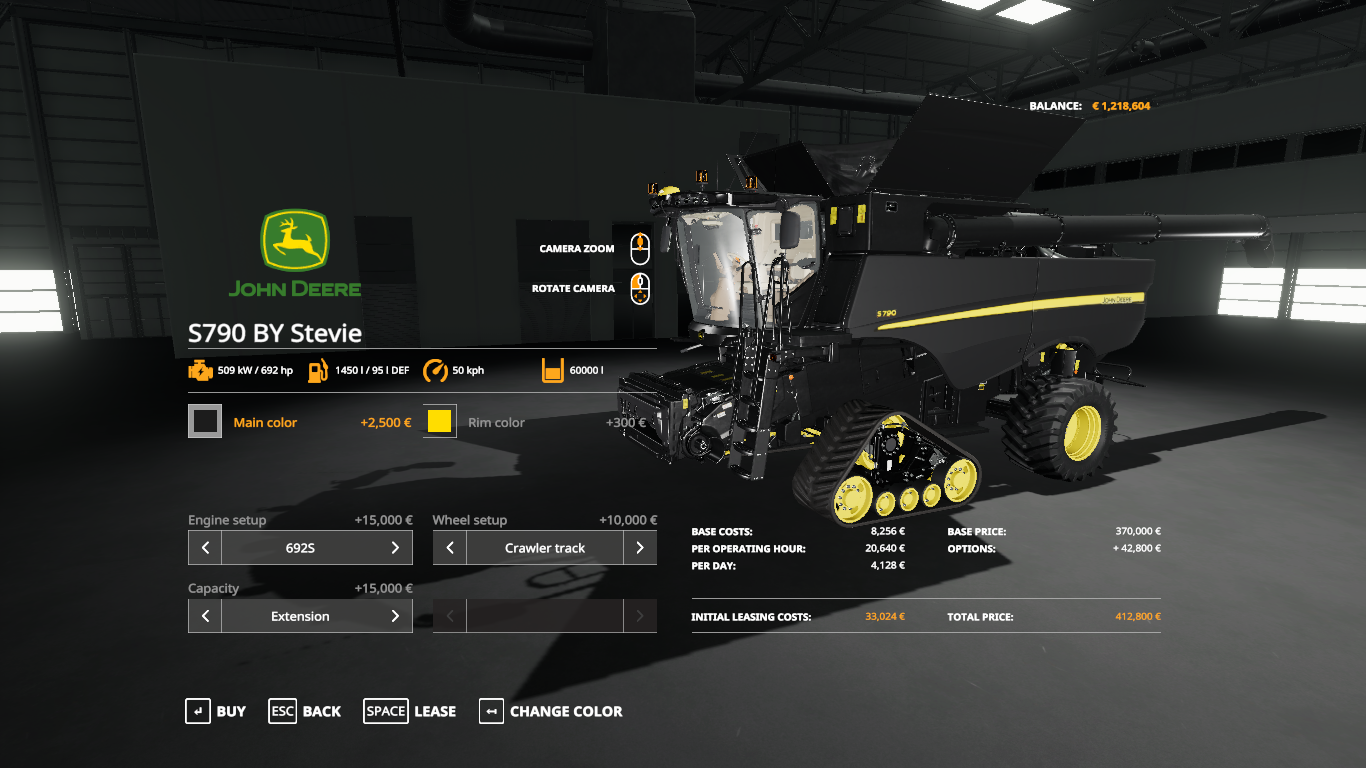Switch Engine setup to next option

pyautogui.click(x=395, y=548)
